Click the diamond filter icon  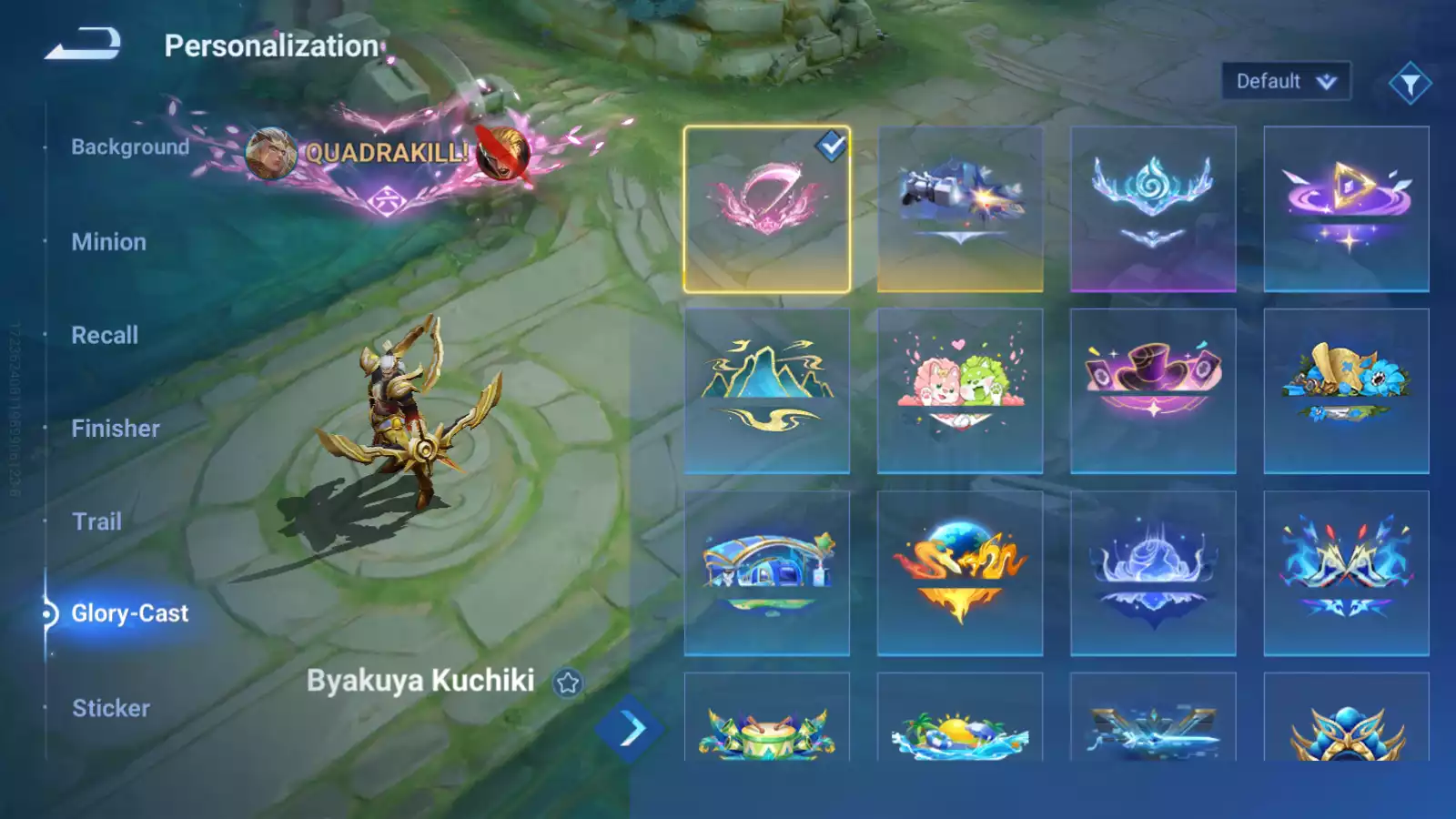1410,84
